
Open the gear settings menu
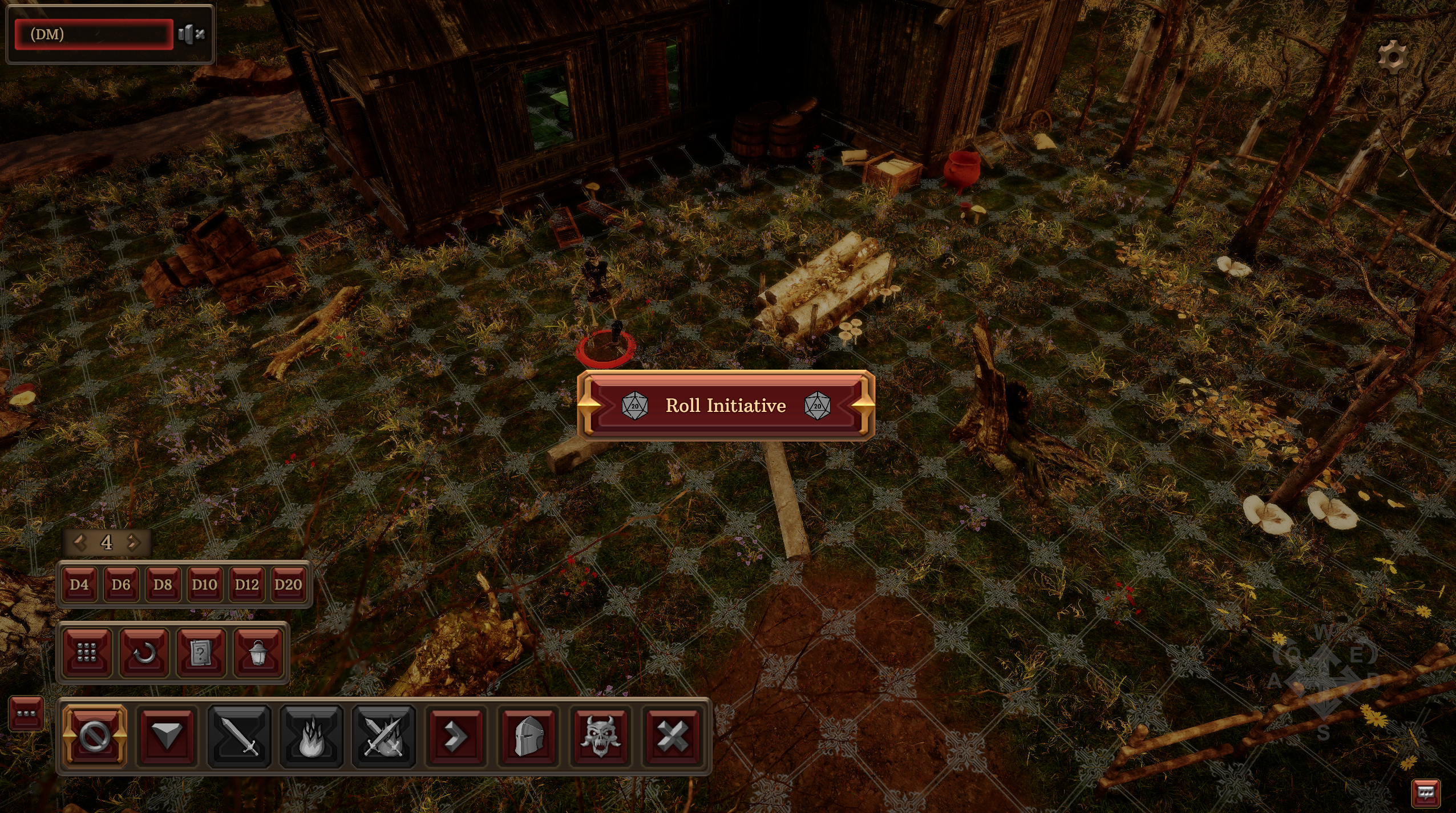pyautogui.click(x=1393, y=56)
